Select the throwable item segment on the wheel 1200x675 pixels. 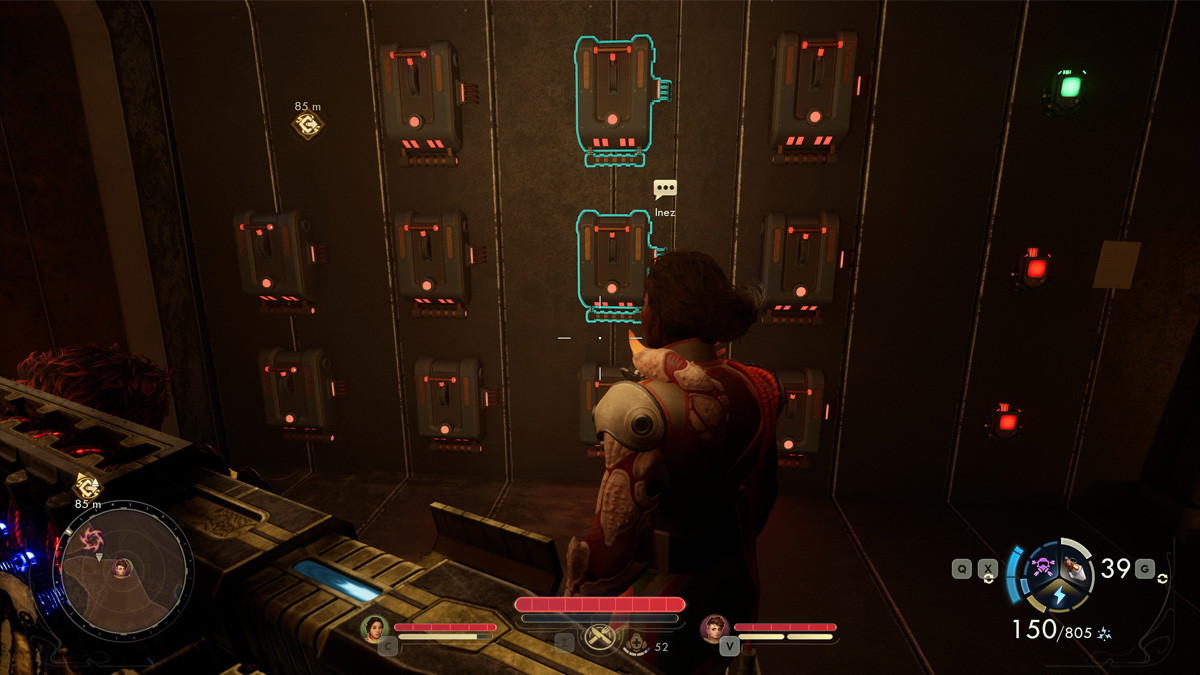(x=1074, y=567)
